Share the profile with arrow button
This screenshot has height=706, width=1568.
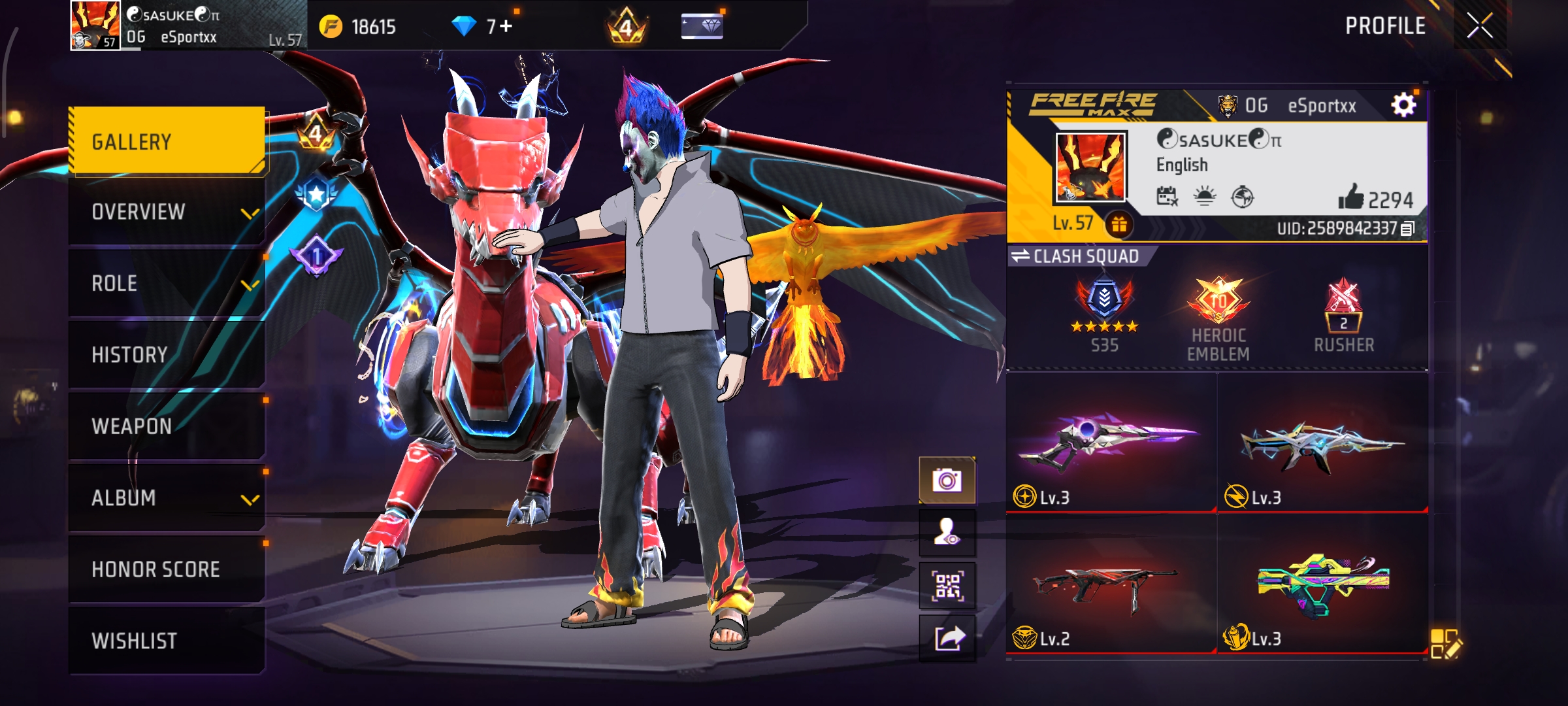pyautogui.click(x=947, y=637)
